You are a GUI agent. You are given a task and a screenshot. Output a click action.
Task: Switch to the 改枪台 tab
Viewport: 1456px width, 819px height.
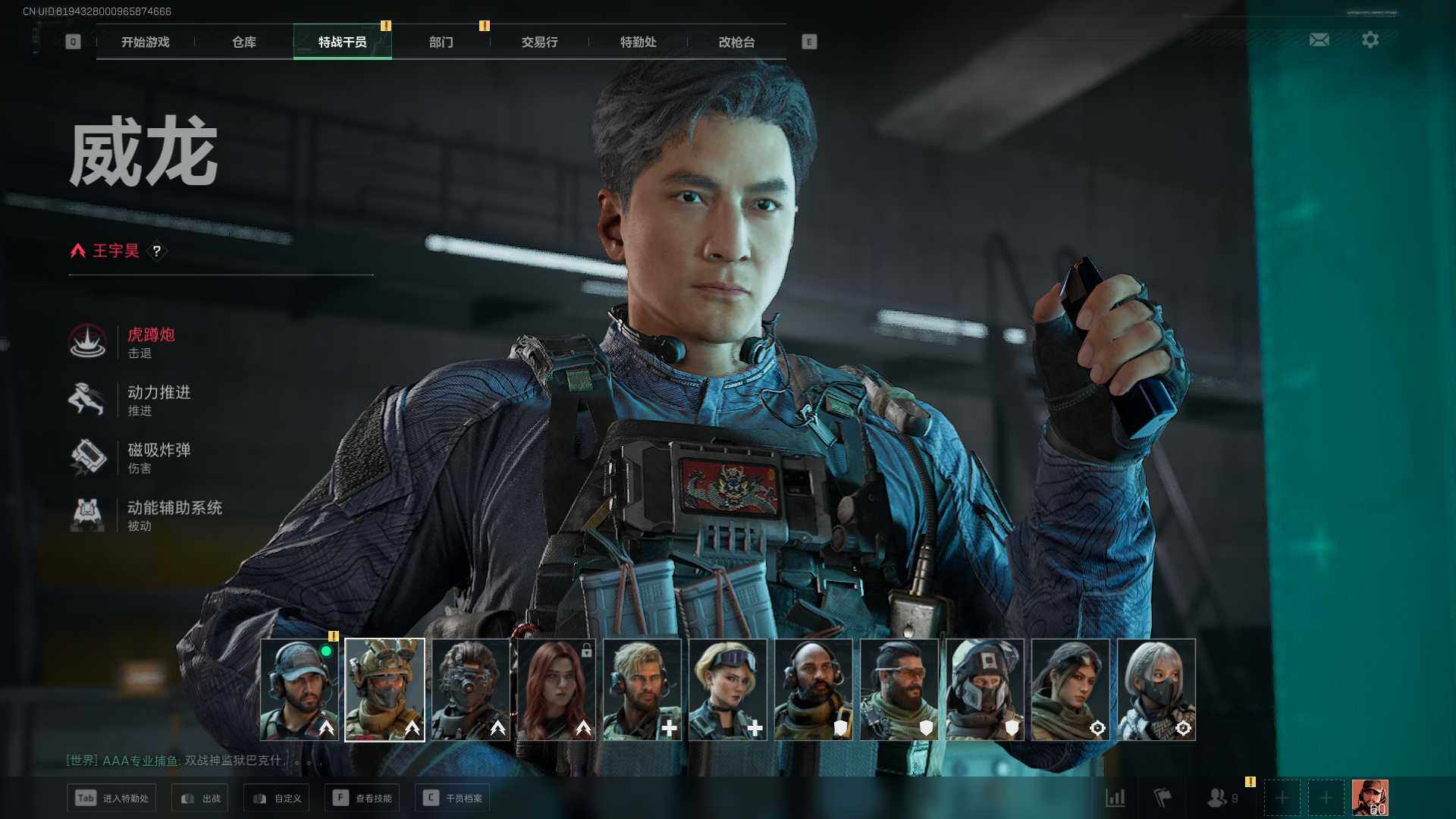point(736,42)
